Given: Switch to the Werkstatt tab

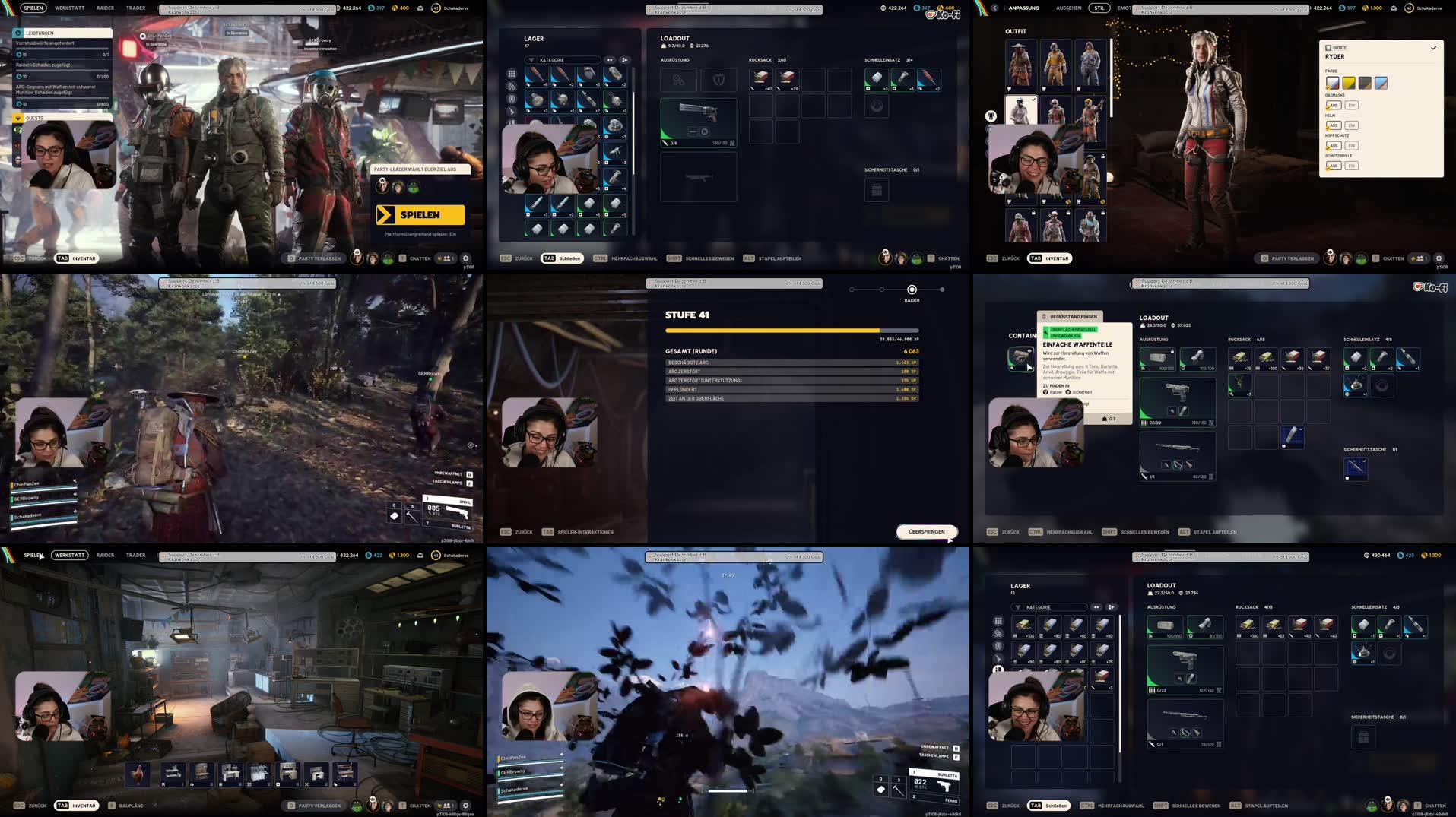Looking at the screenshot, I should [x=69, y=8].
